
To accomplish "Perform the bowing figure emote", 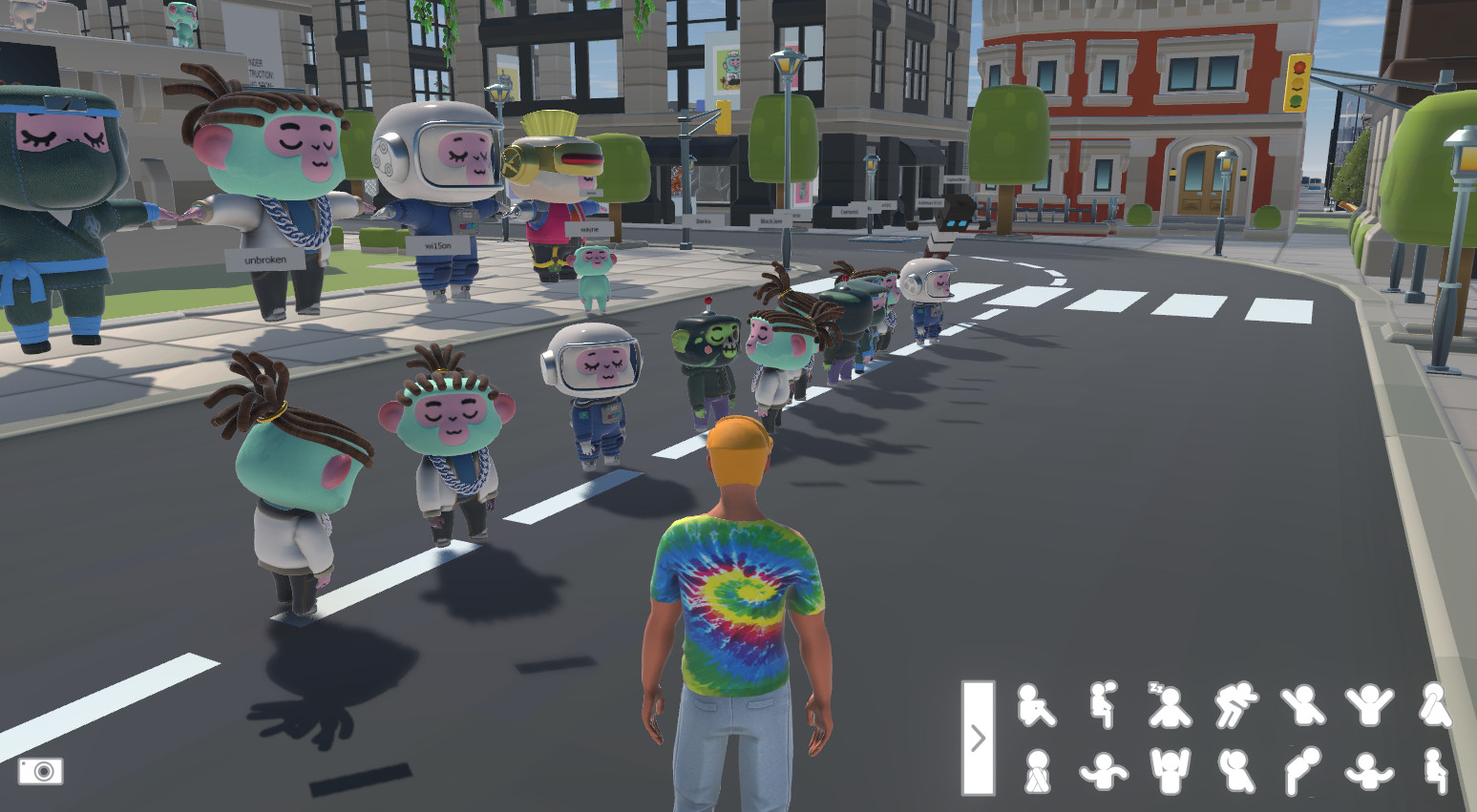I will pyautogui.click(x=1302, y=771).
